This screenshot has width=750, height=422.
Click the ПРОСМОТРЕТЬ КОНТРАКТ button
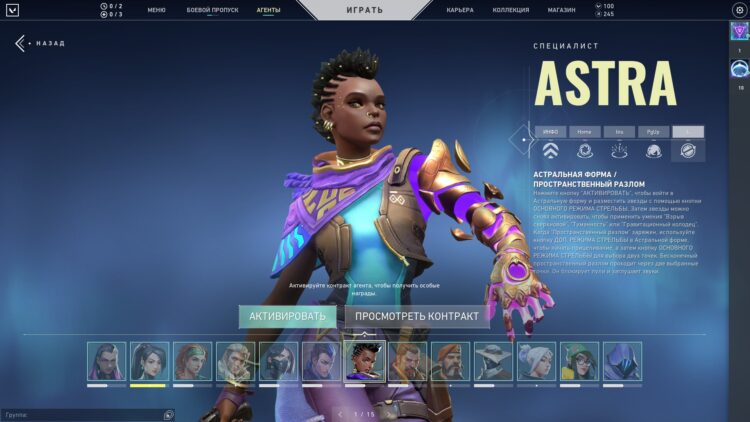[x=417, y=316]
